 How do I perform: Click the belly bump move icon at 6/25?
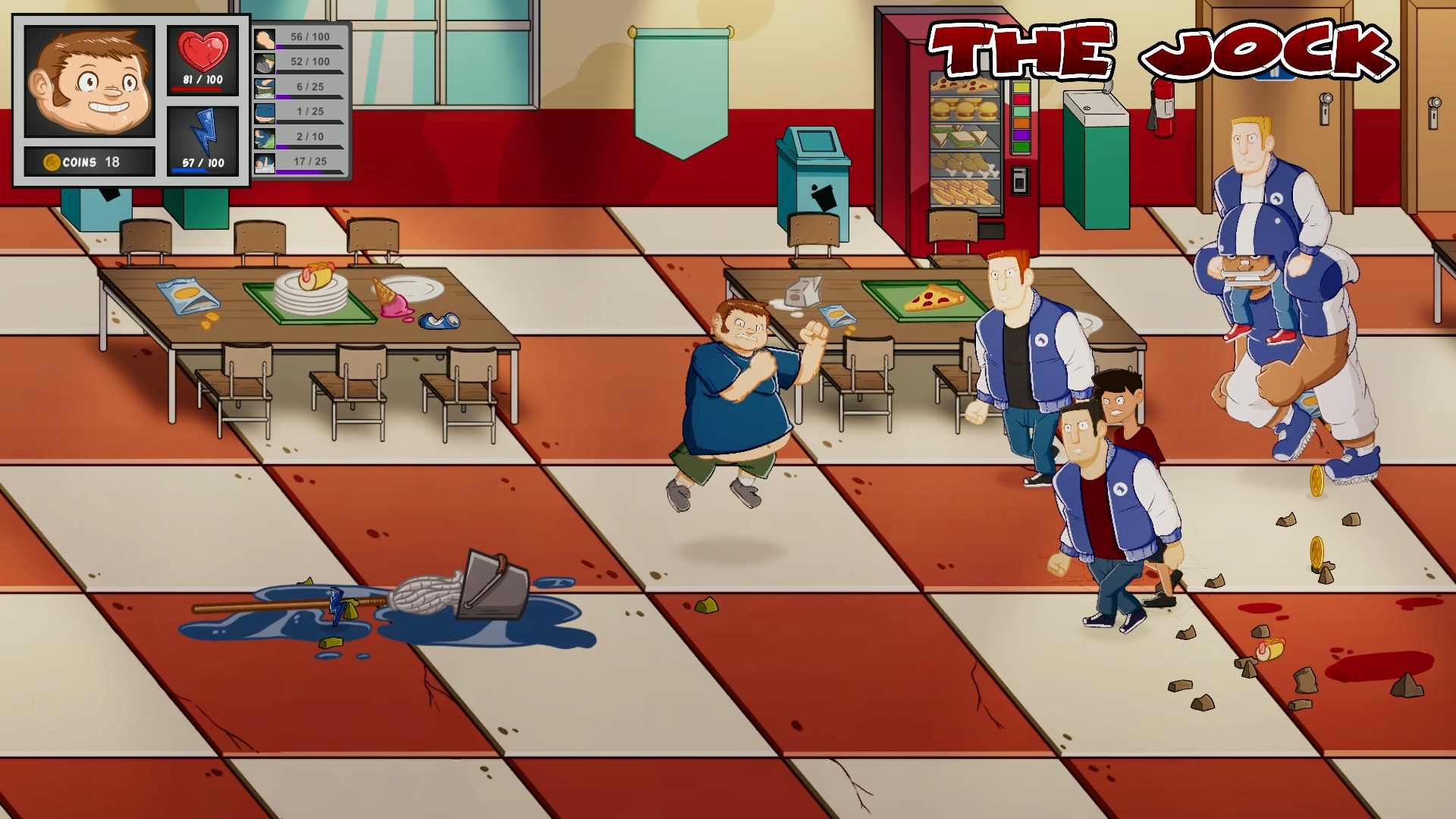(266, 87)
